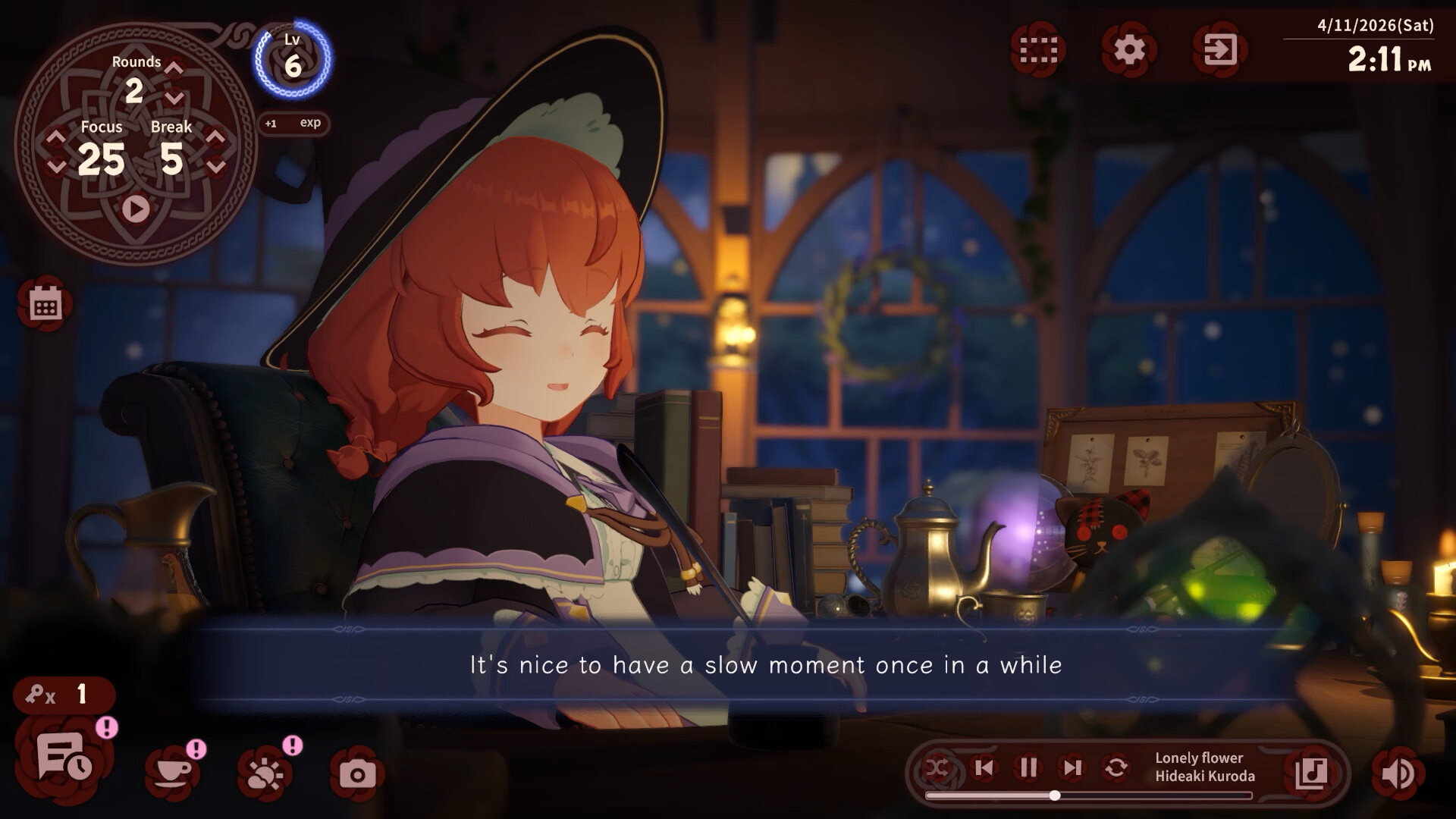Start the focus timer with the play button

point(134,207)
